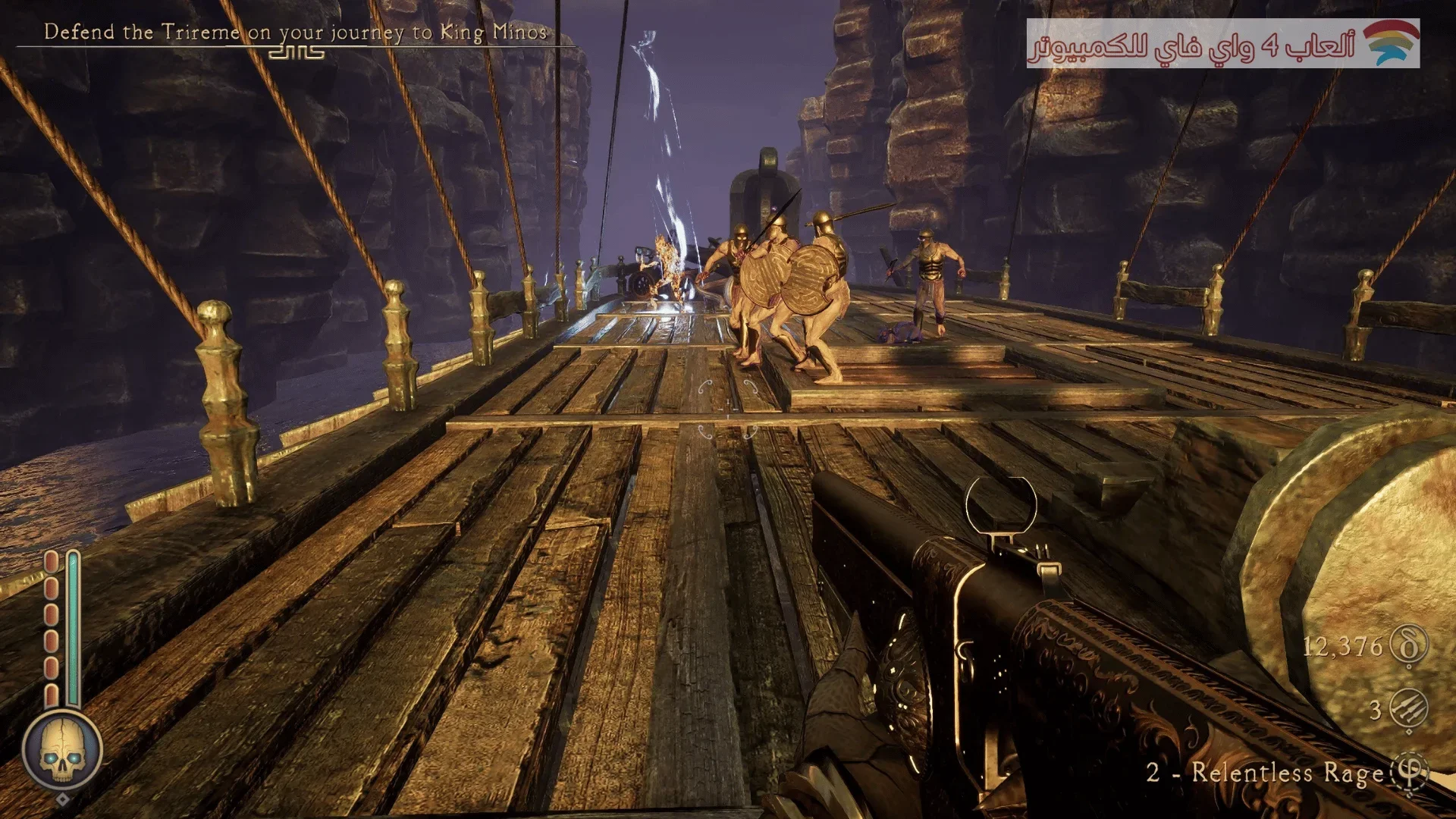
Task: Select the round icon beside the 3 counter
Action: coord(1409,710)
